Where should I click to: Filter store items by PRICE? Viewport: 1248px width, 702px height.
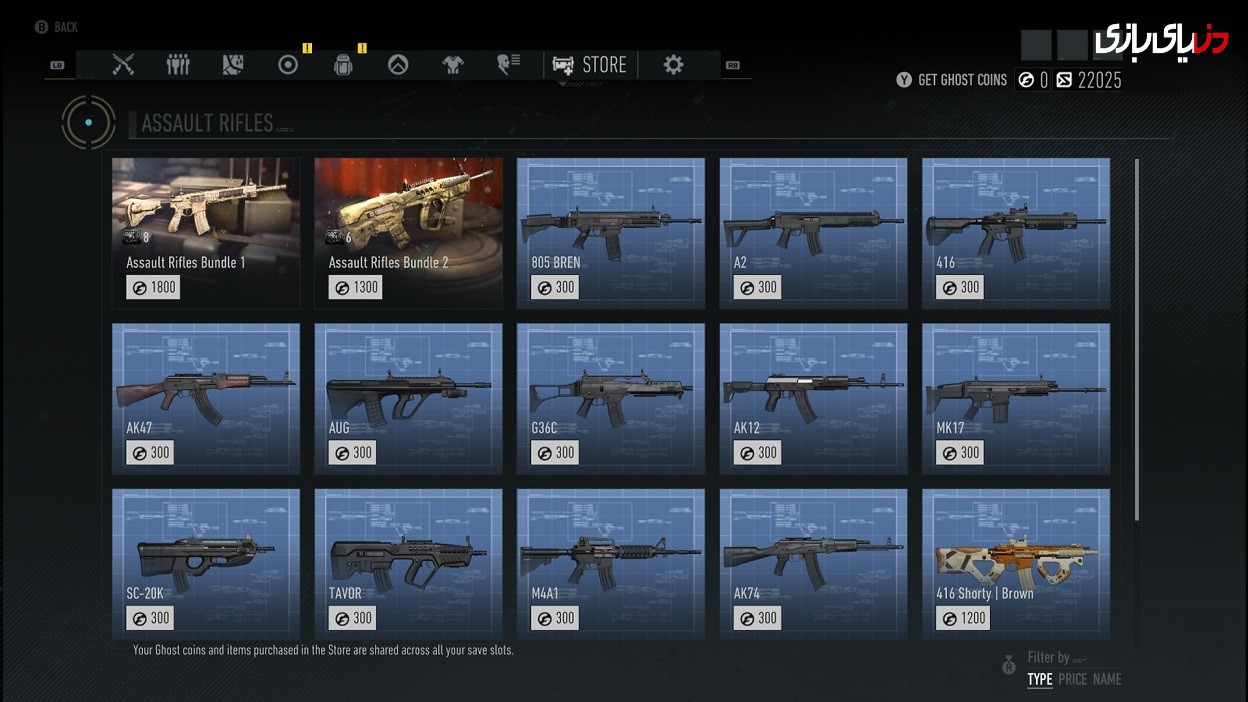point(1072,680)
